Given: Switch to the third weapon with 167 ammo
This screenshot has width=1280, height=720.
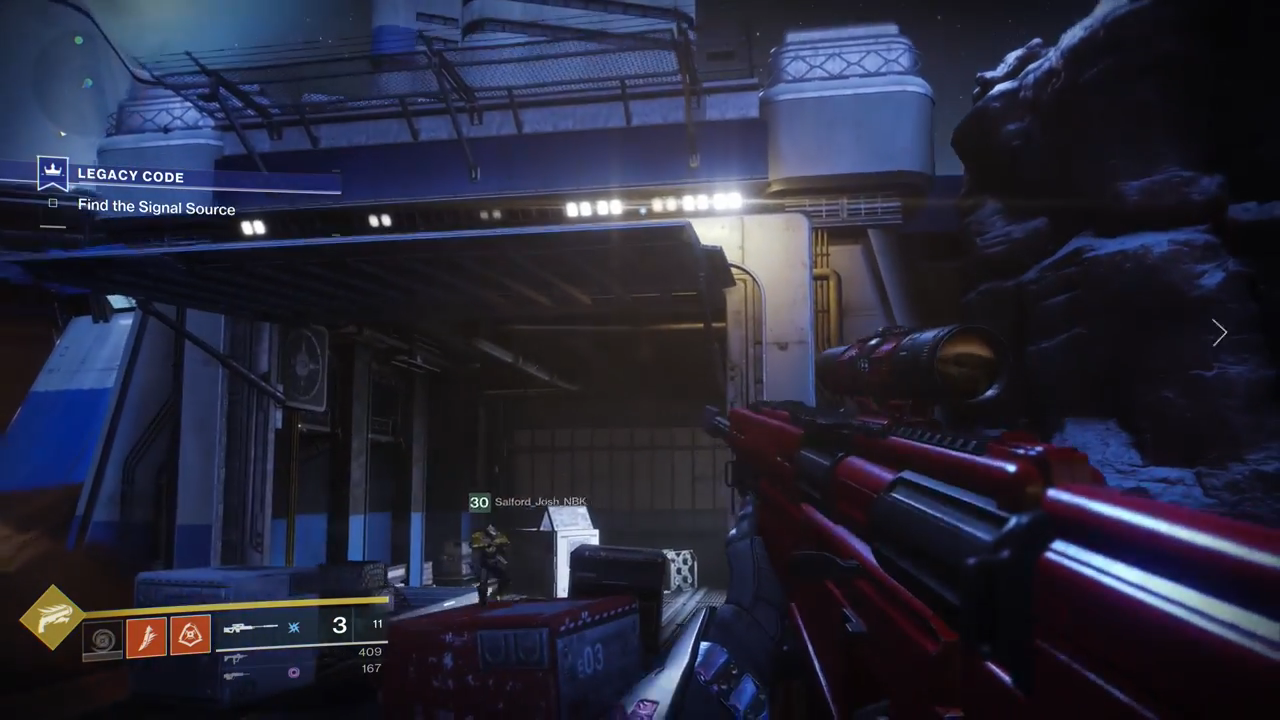Looking at the screenshot, I should pyautogui.click(x=236, y=676).
